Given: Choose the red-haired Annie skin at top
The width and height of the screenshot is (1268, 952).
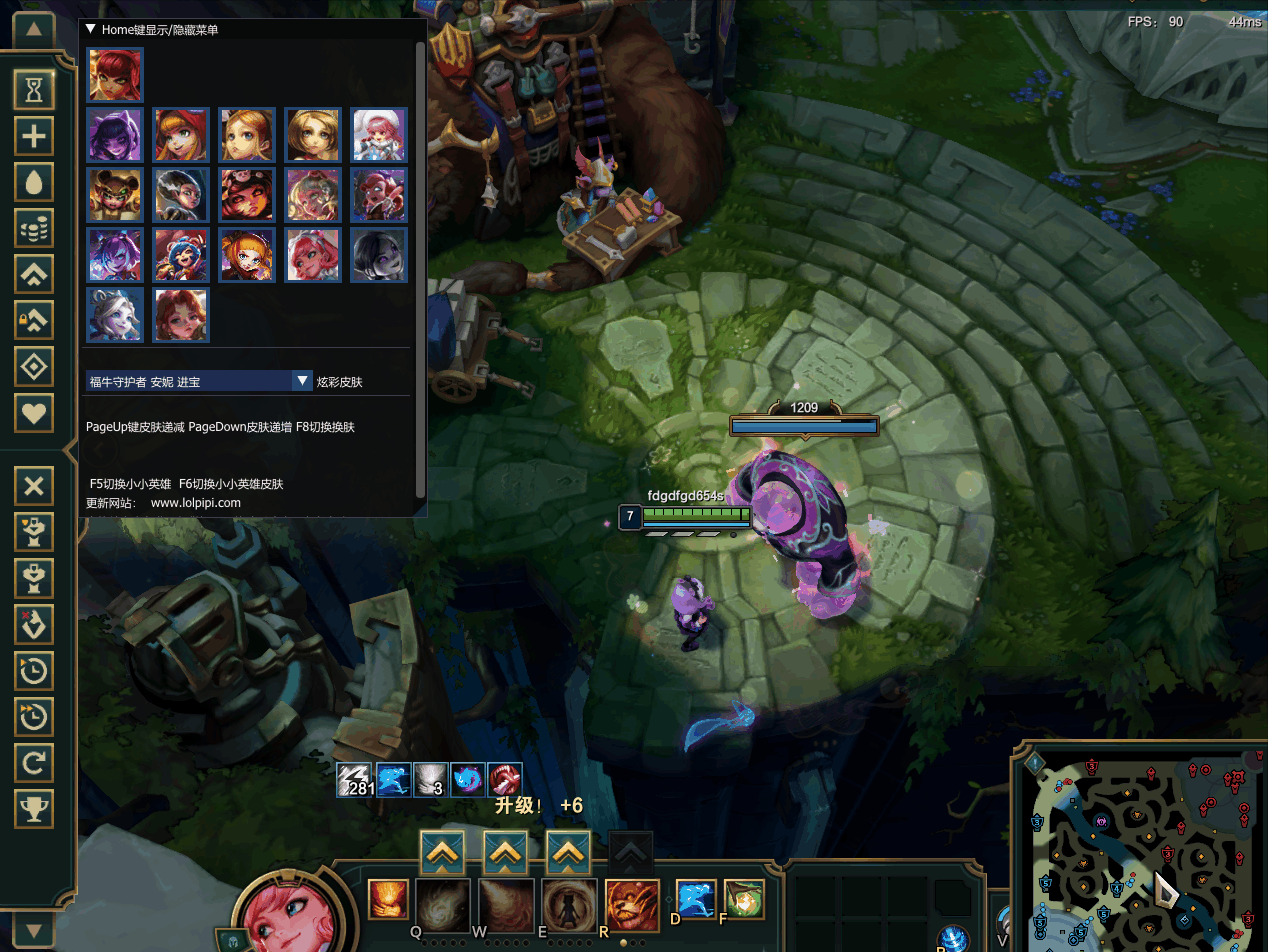Looking at the screenshot, I should coord(115,74).
